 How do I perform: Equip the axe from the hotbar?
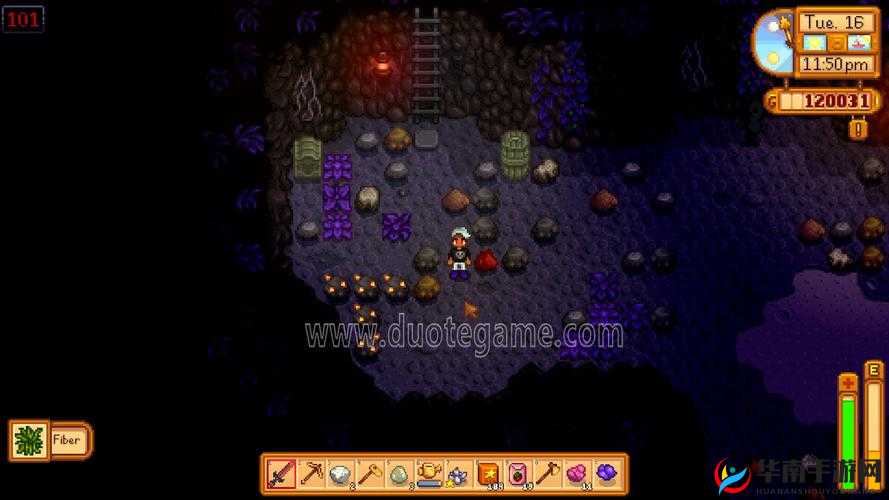[x=547, y=473]
